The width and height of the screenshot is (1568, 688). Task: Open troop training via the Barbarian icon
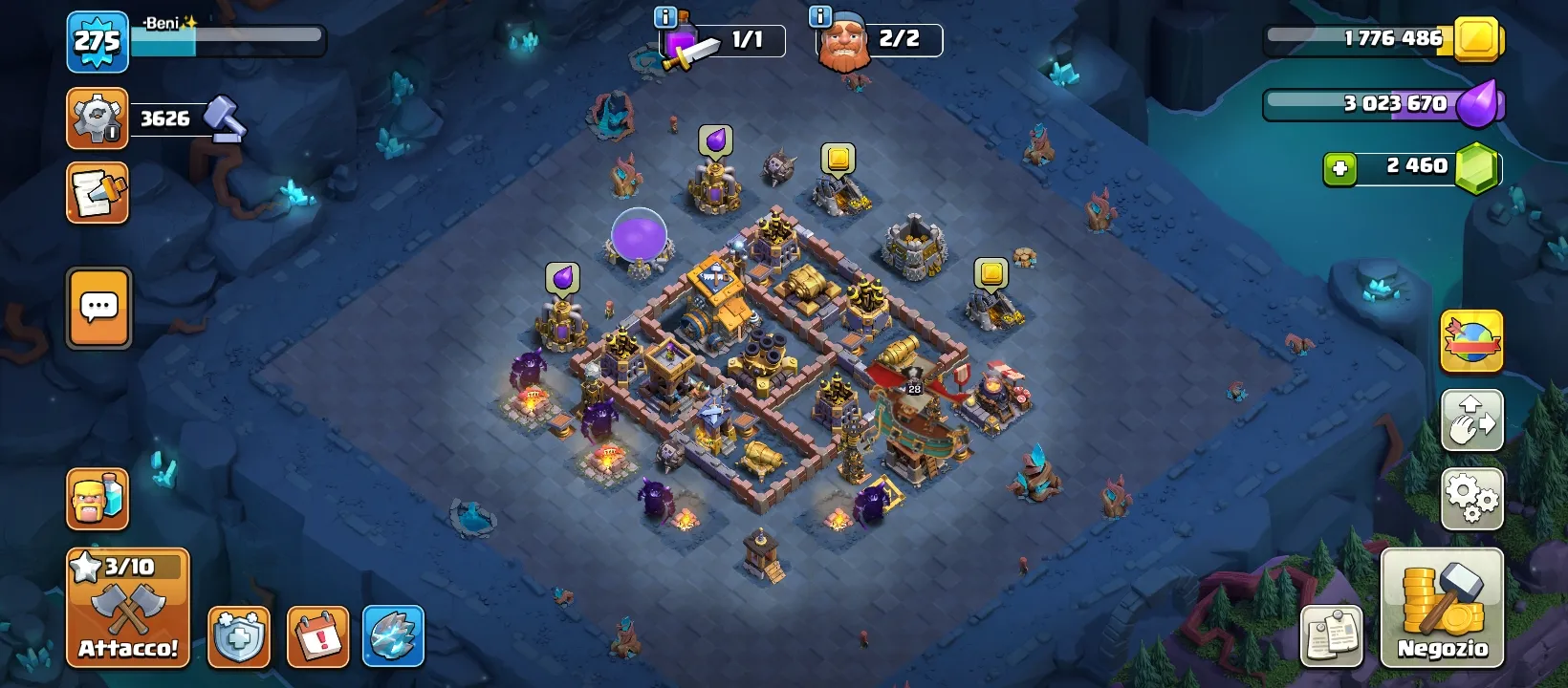click(96, 499)
